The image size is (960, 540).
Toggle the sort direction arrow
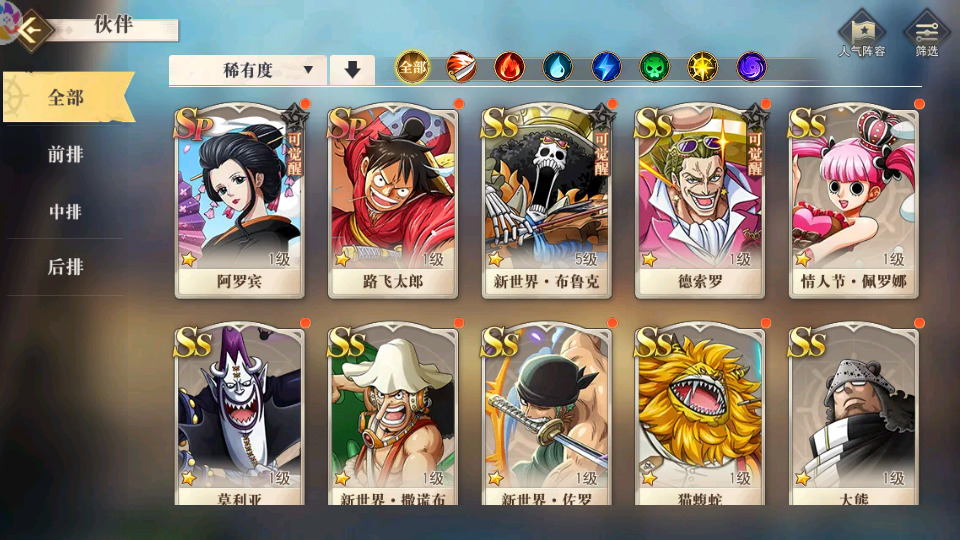352,70
